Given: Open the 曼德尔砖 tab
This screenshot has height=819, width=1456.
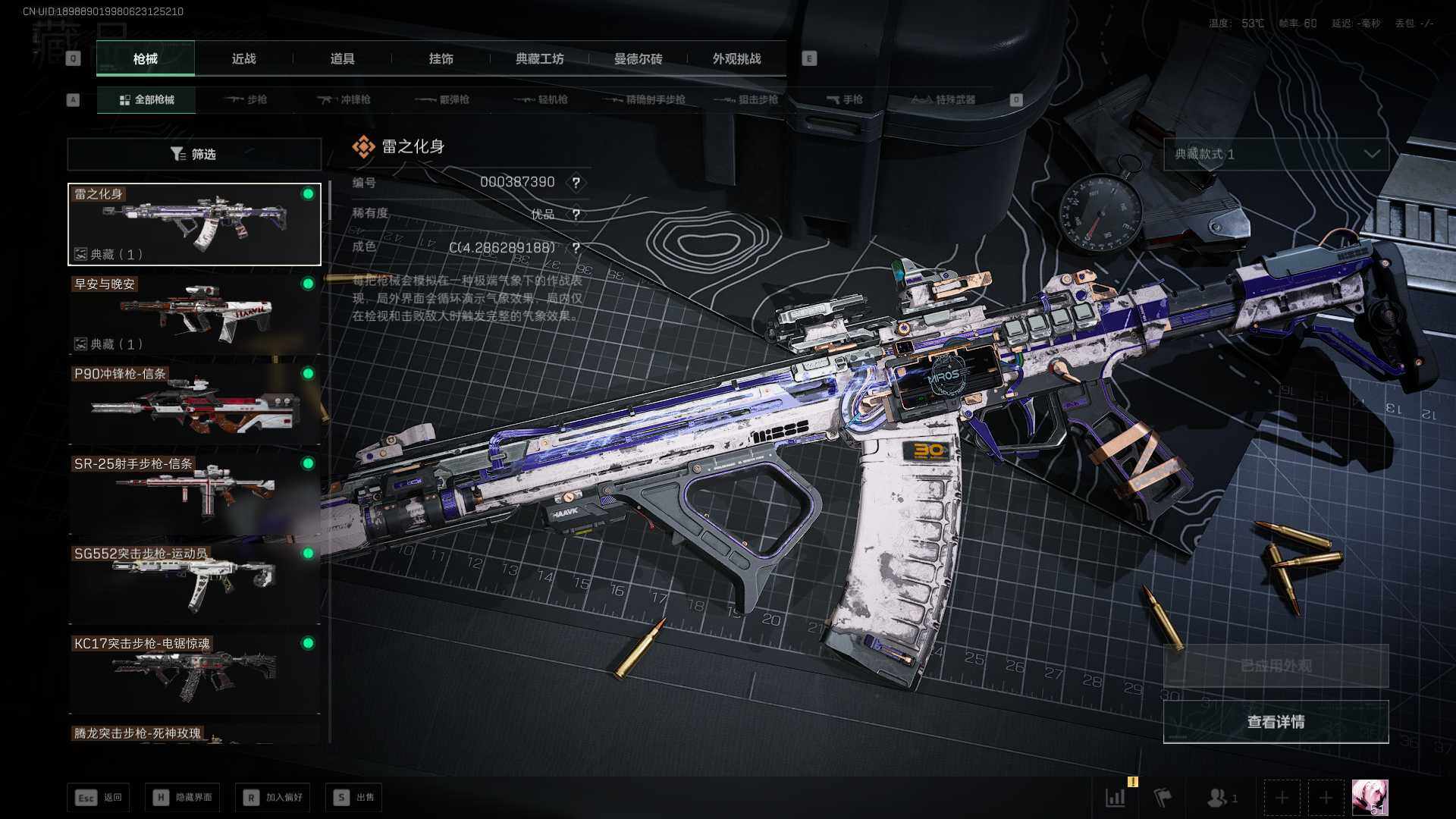Looking at the screenshot, I should [638, 59].
